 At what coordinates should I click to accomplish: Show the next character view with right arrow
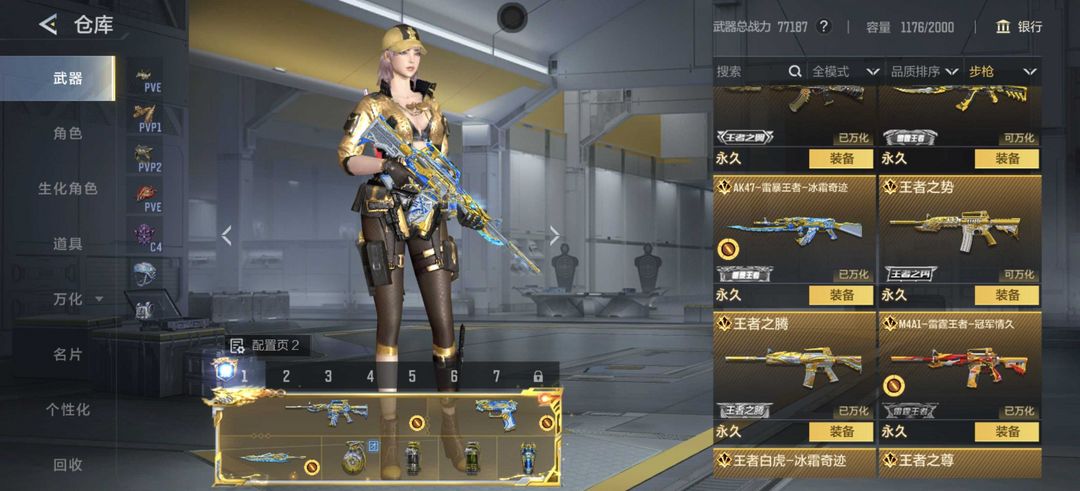tap(555, 236)
